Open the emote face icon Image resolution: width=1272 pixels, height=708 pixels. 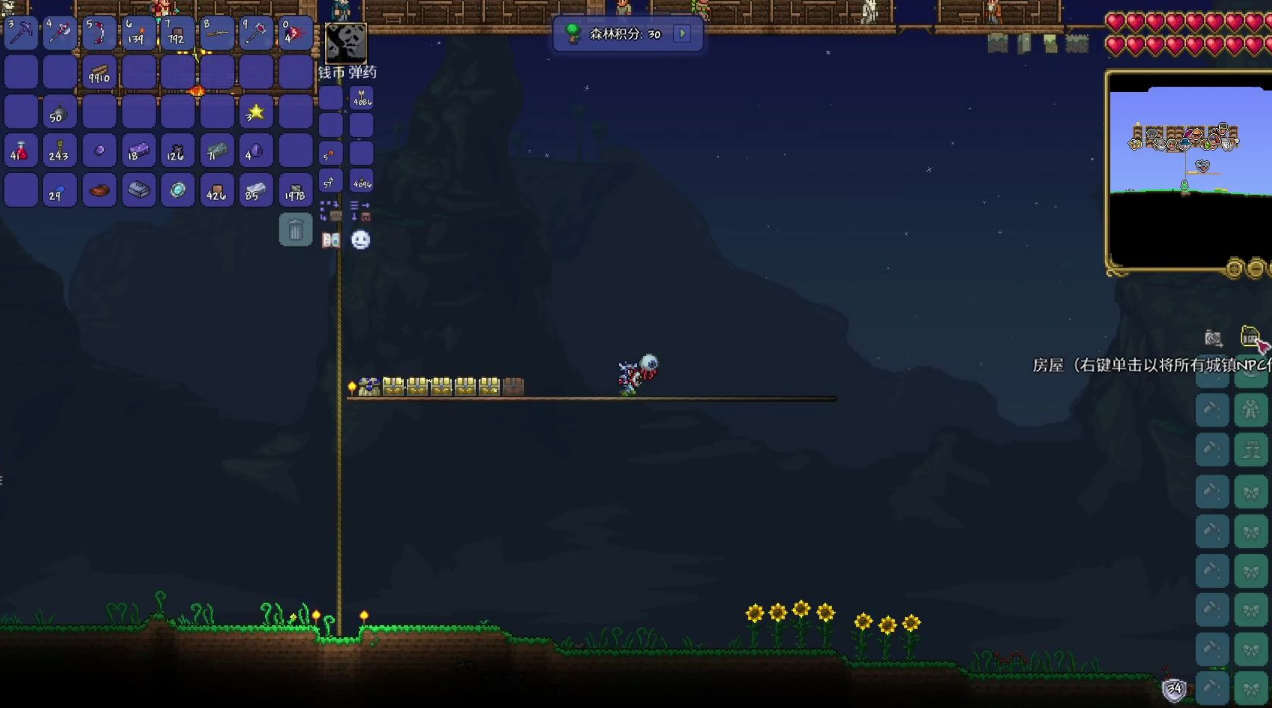pos(361,240)
